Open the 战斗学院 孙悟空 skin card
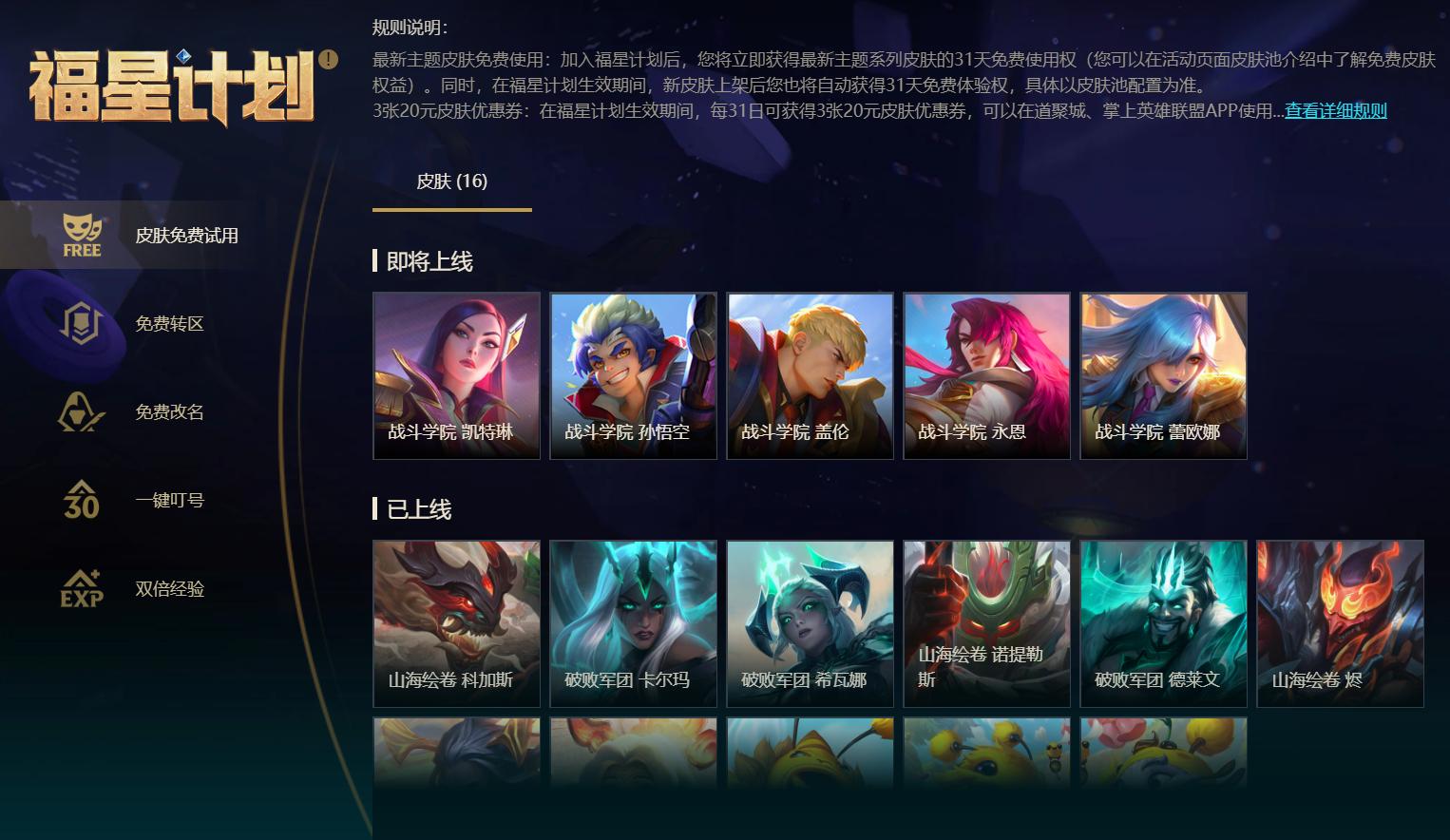The width and height of the screenshot is (1450, 840). coord(633,374)
